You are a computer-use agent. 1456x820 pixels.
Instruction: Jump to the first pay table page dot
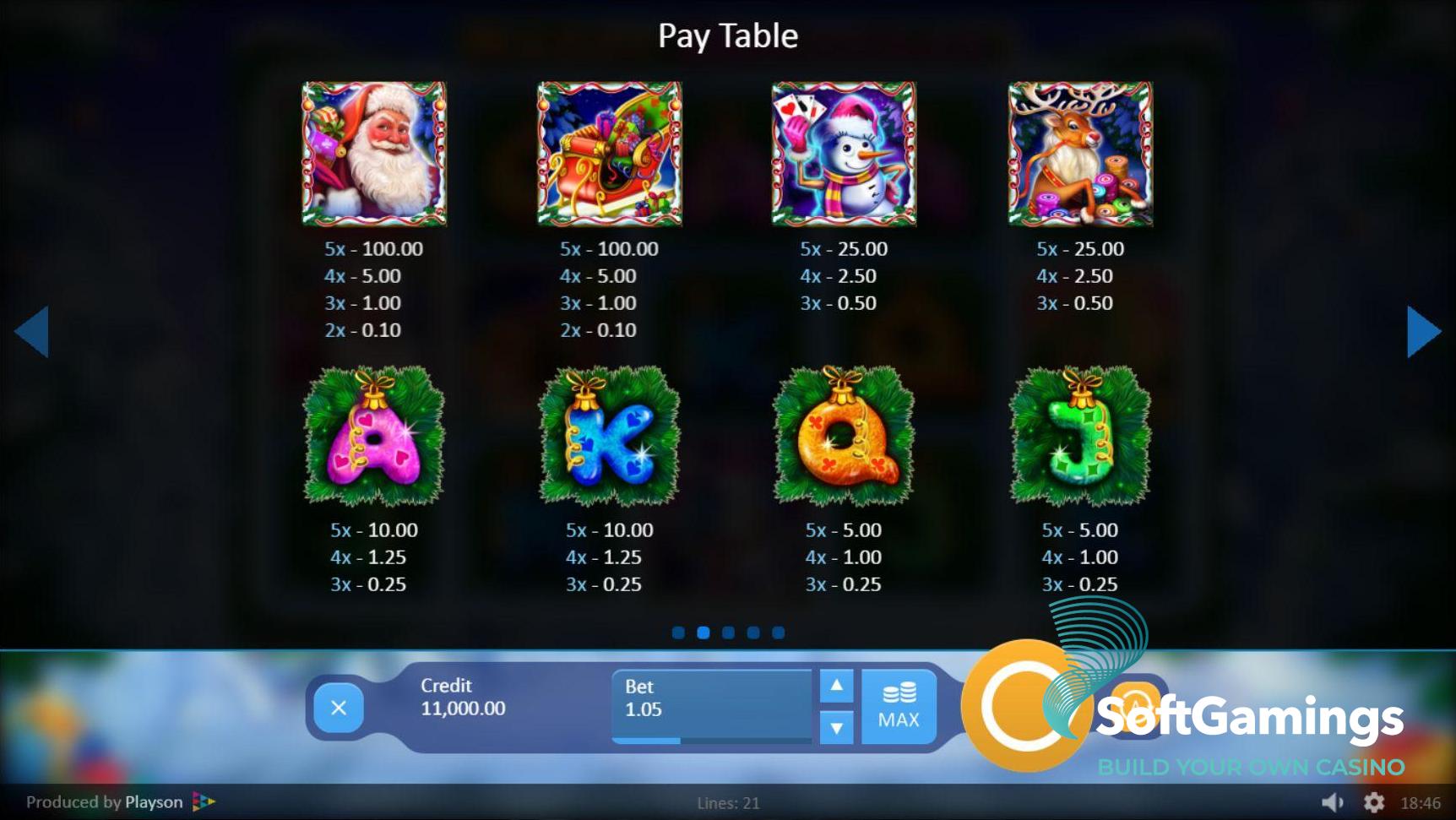[678, 633]
